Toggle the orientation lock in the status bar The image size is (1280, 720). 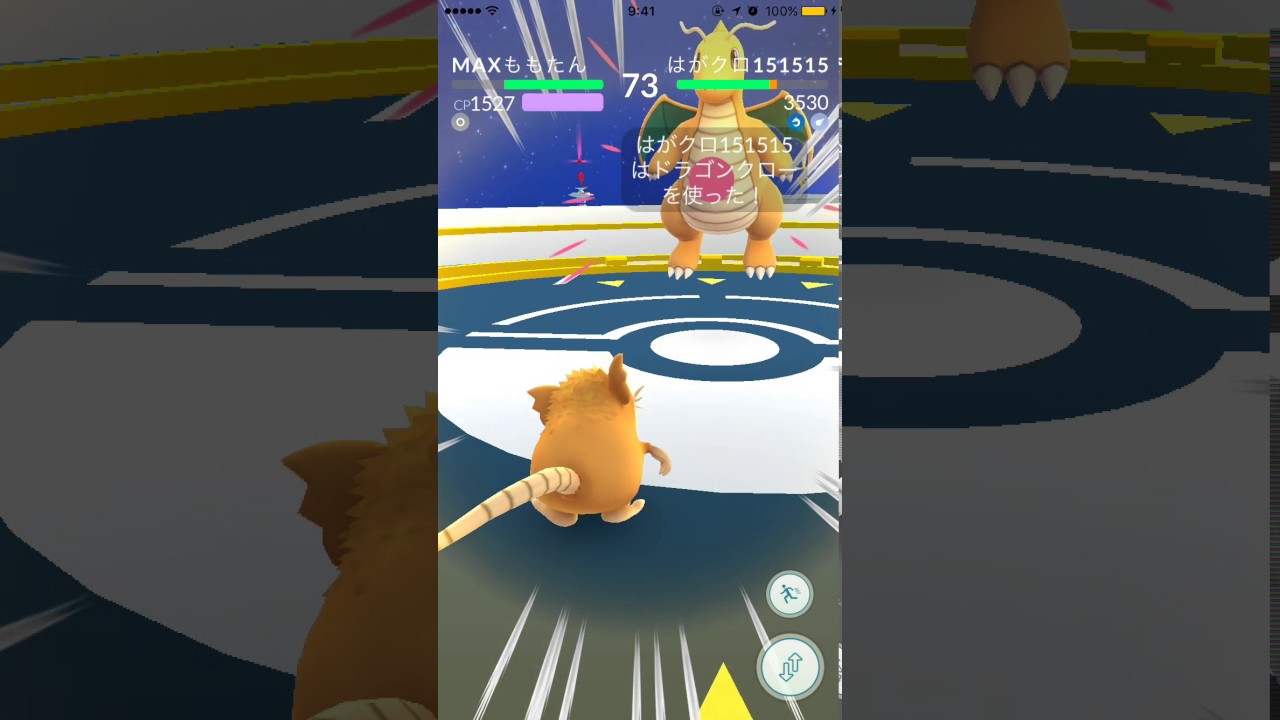[x=718, y=10]
